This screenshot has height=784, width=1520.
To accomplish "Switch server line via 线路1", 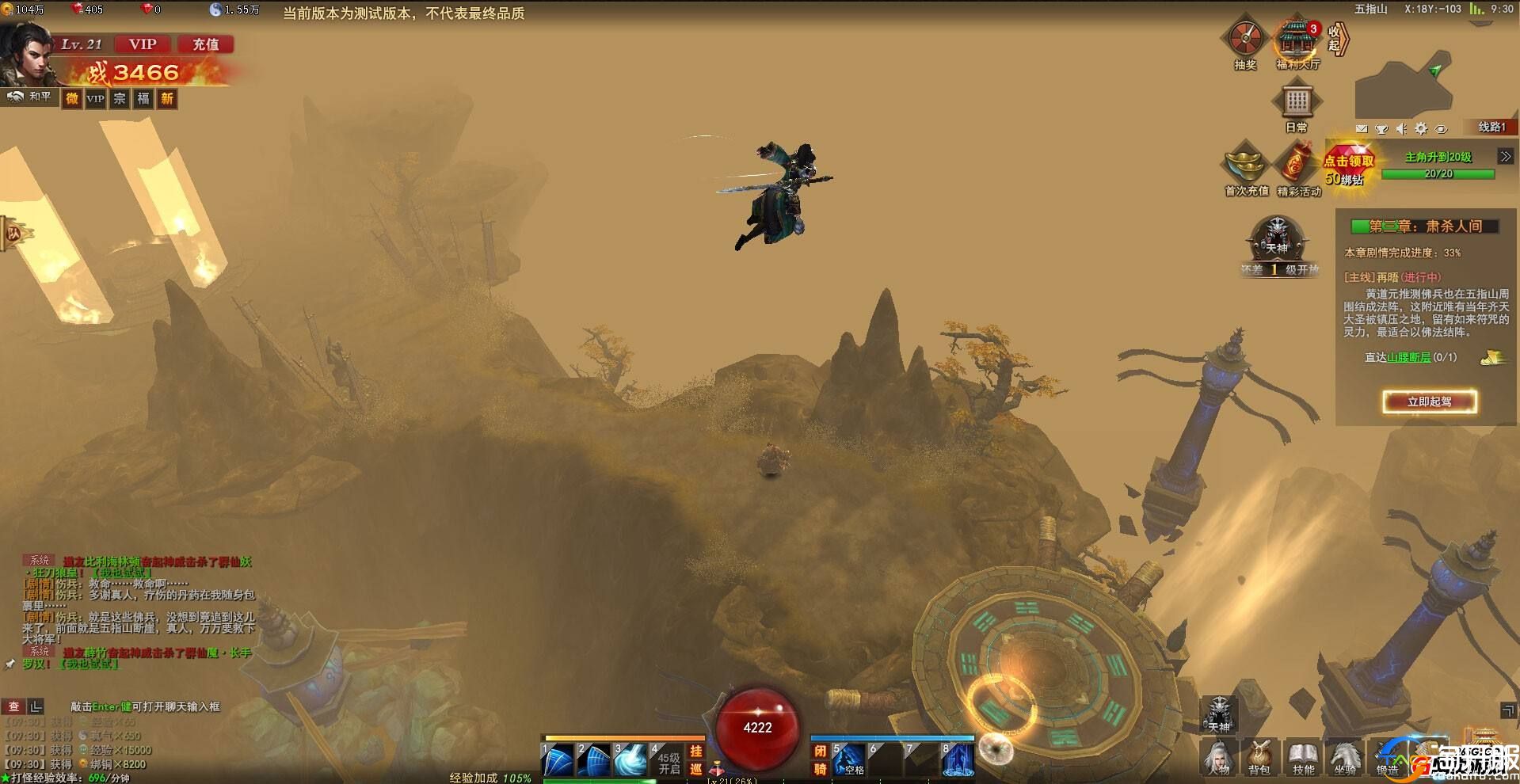I will point(1491,127).
